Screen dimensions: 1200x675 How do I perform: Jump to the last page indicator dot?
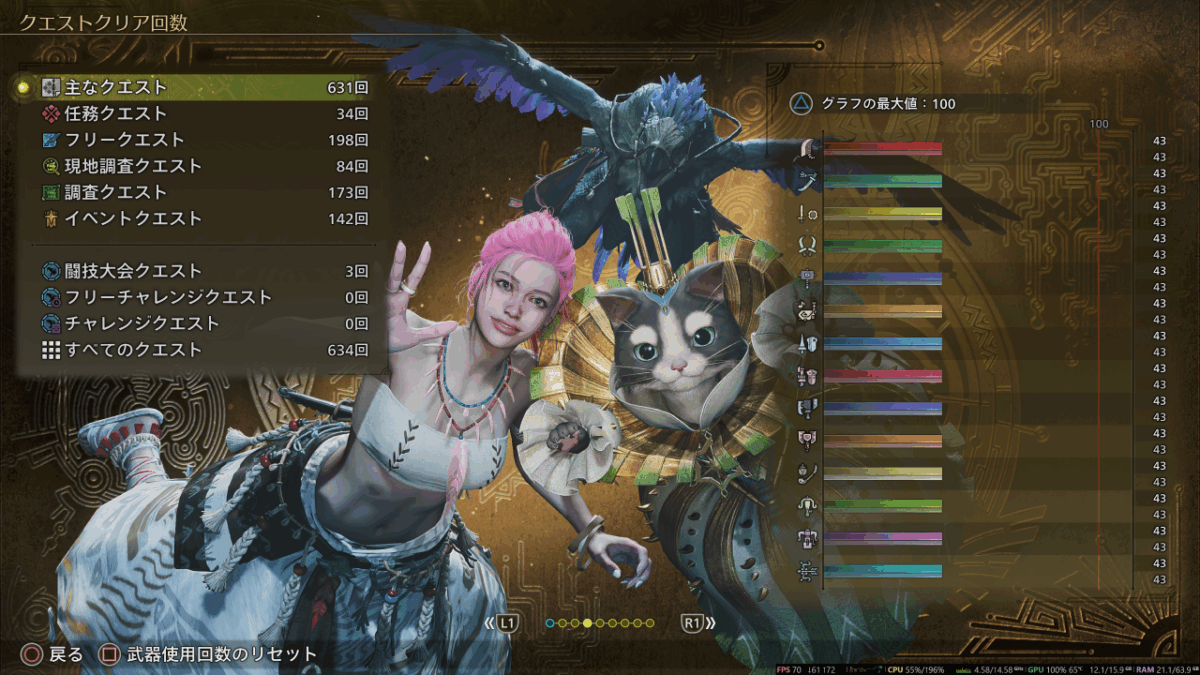pos(650,623)
